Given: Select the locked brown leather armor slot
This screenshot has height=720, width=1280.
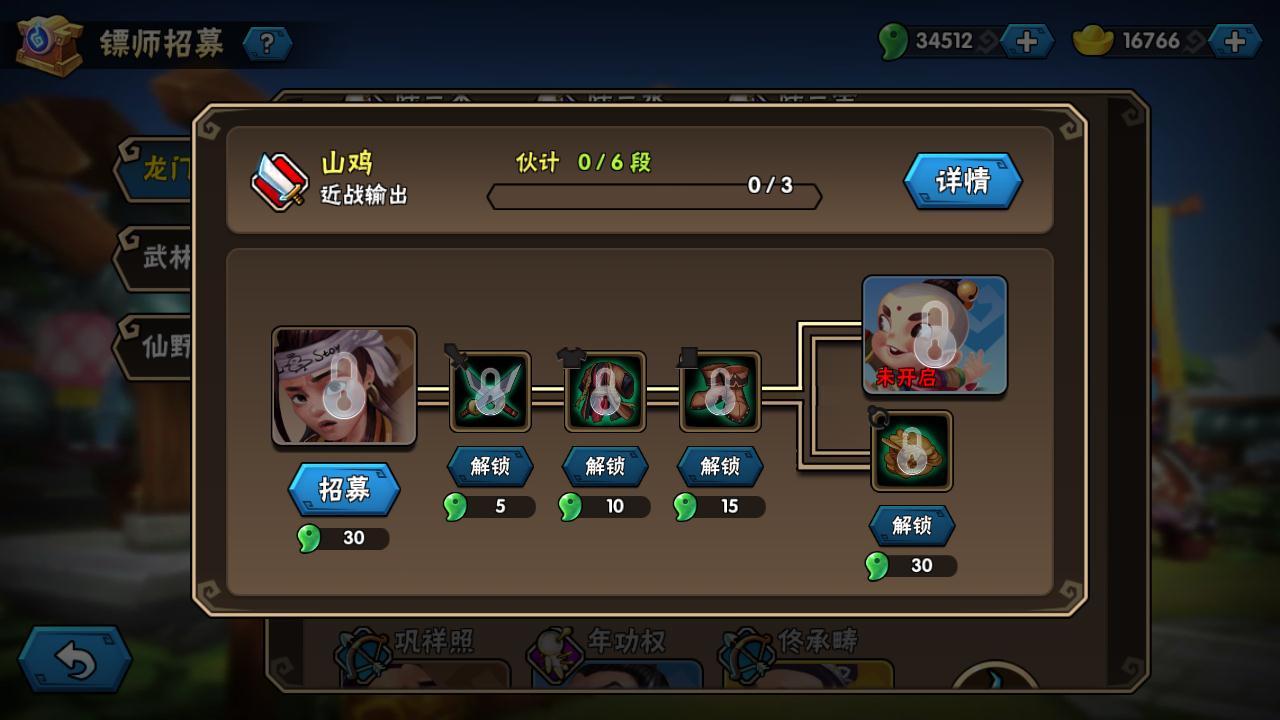Looking at the screenshot, I should coord(720,391).
